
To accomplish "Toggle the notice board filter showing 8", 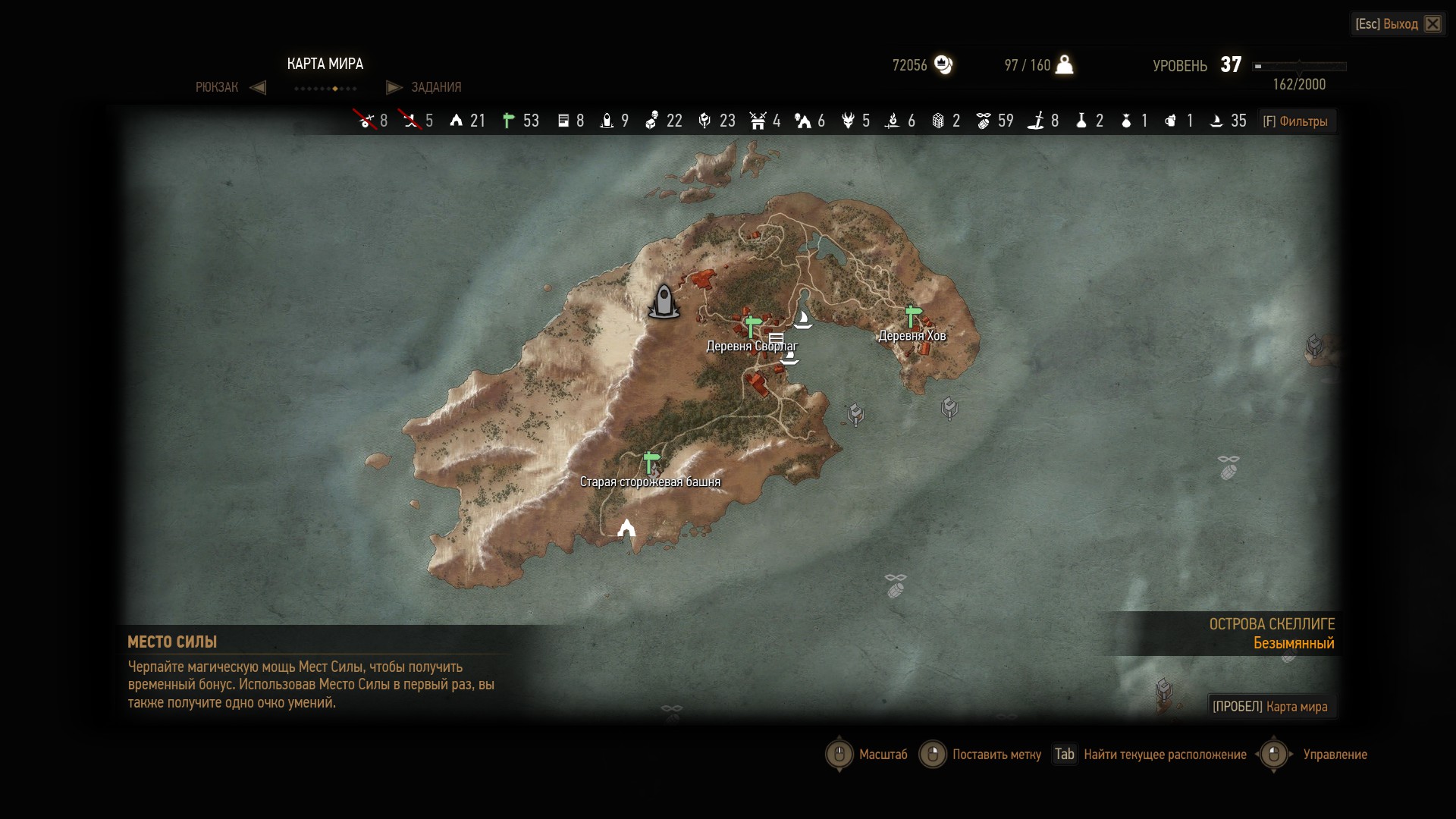I will pos(563,121).
